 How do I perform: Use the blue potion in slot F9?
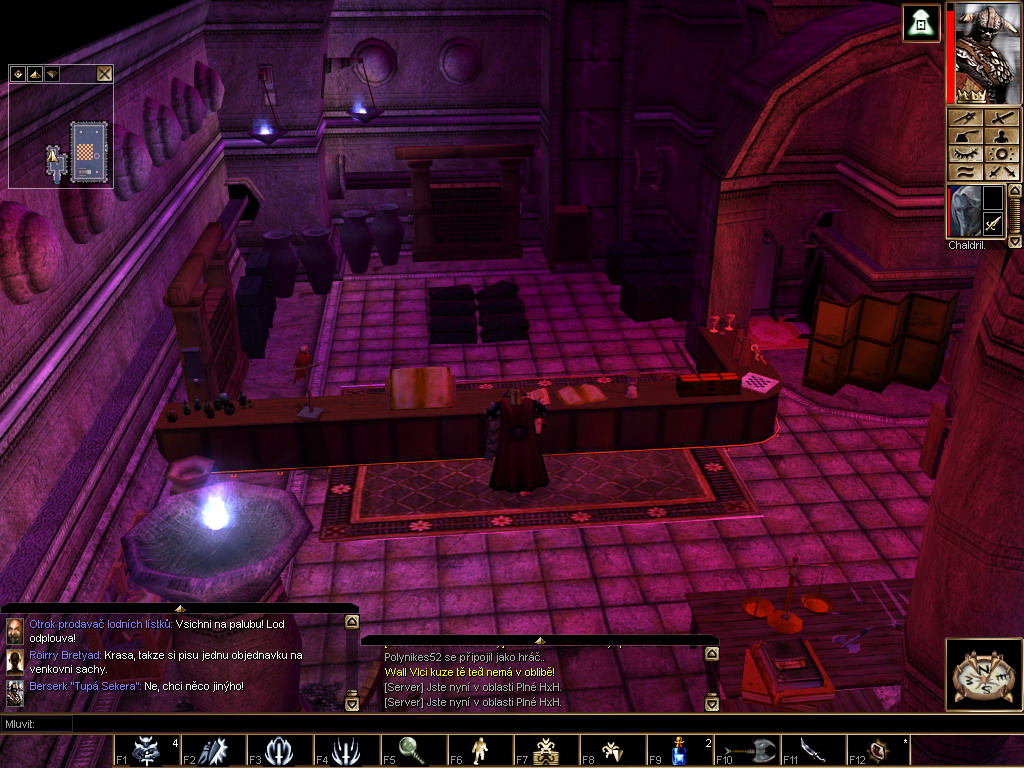[x=677, y=750]
